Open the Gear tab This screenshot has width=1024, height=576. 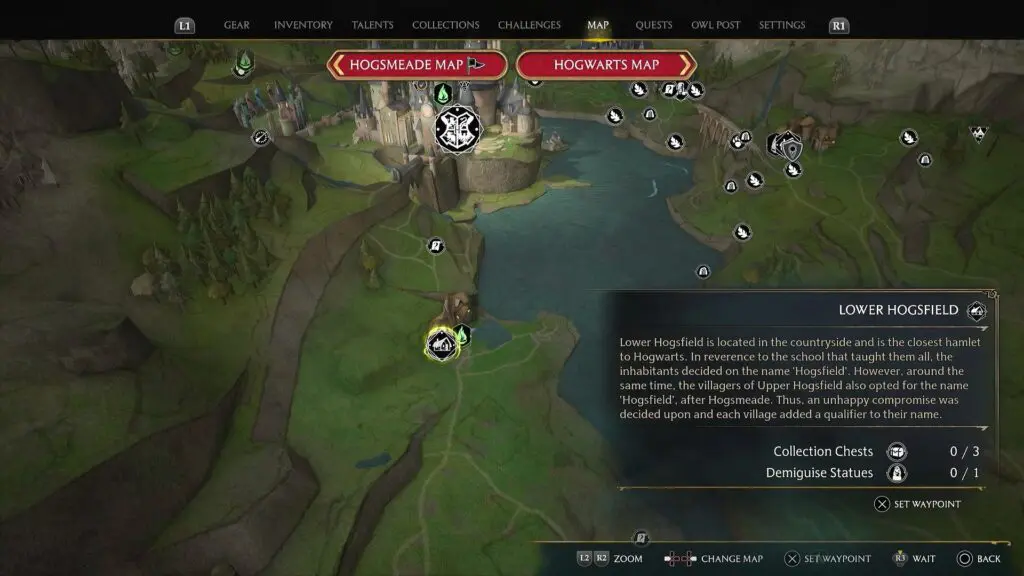tap(237, 25)
